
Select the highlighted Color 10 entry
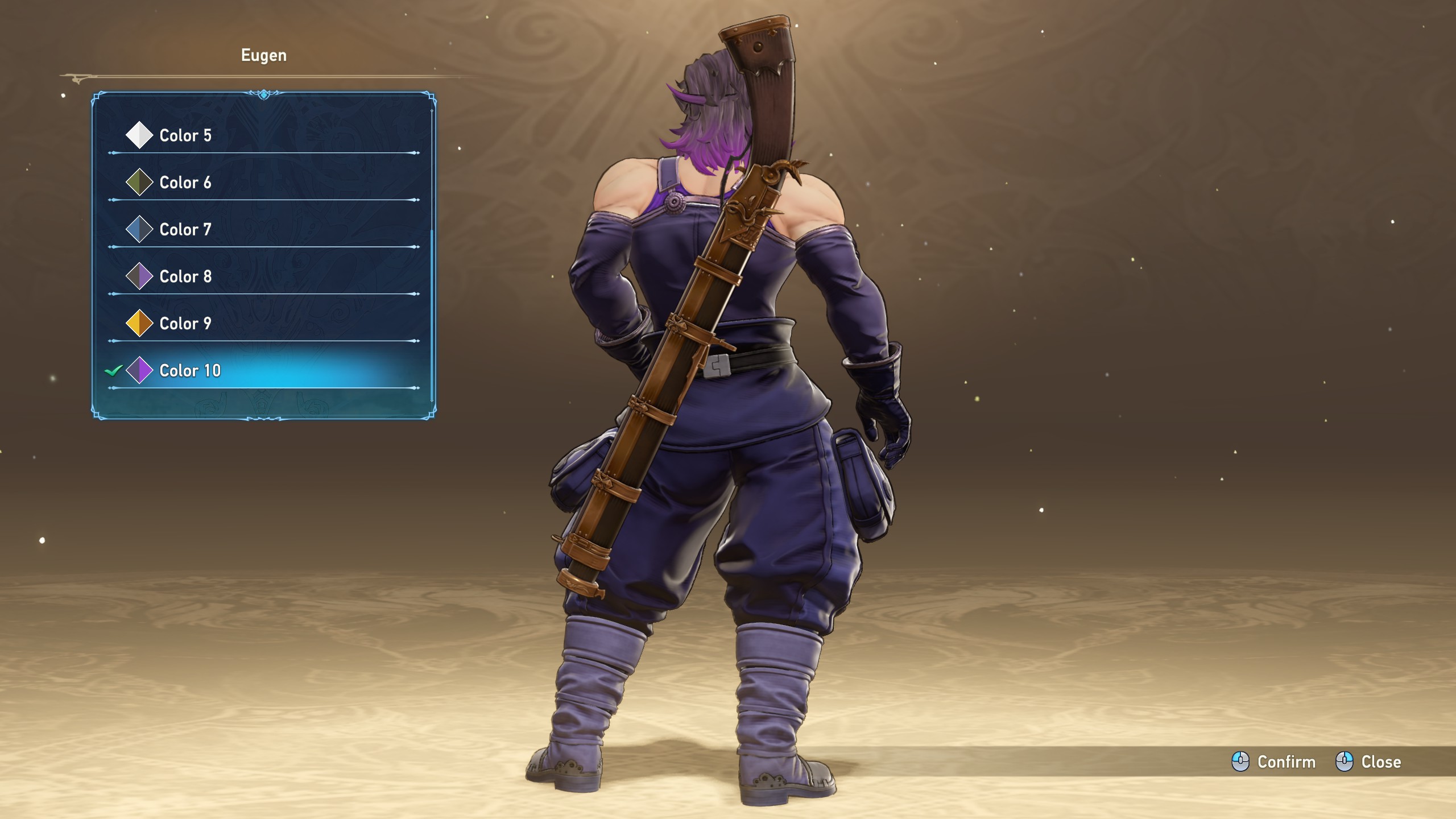[x=190, y=371]
